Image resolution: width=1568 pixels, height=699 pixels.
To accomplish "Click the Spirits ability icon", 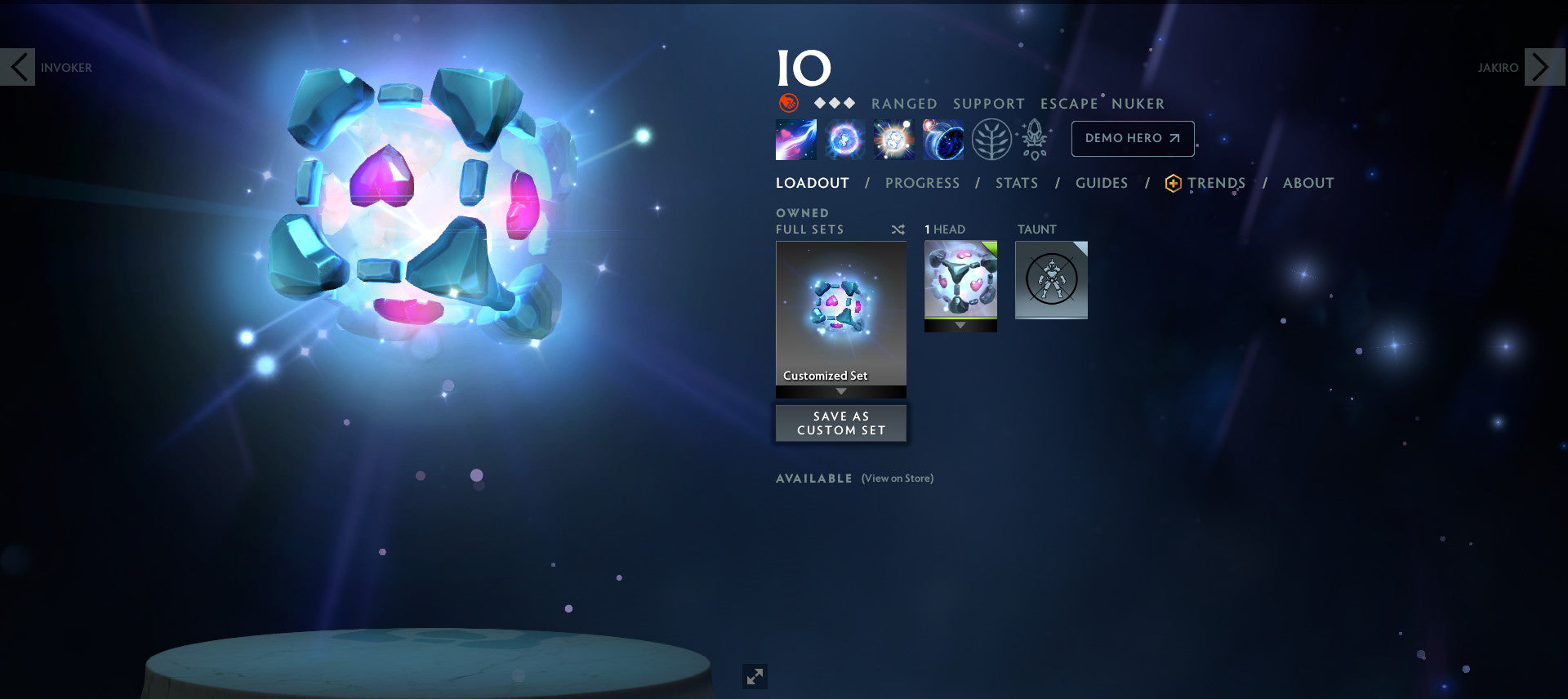I will (845, 139).
